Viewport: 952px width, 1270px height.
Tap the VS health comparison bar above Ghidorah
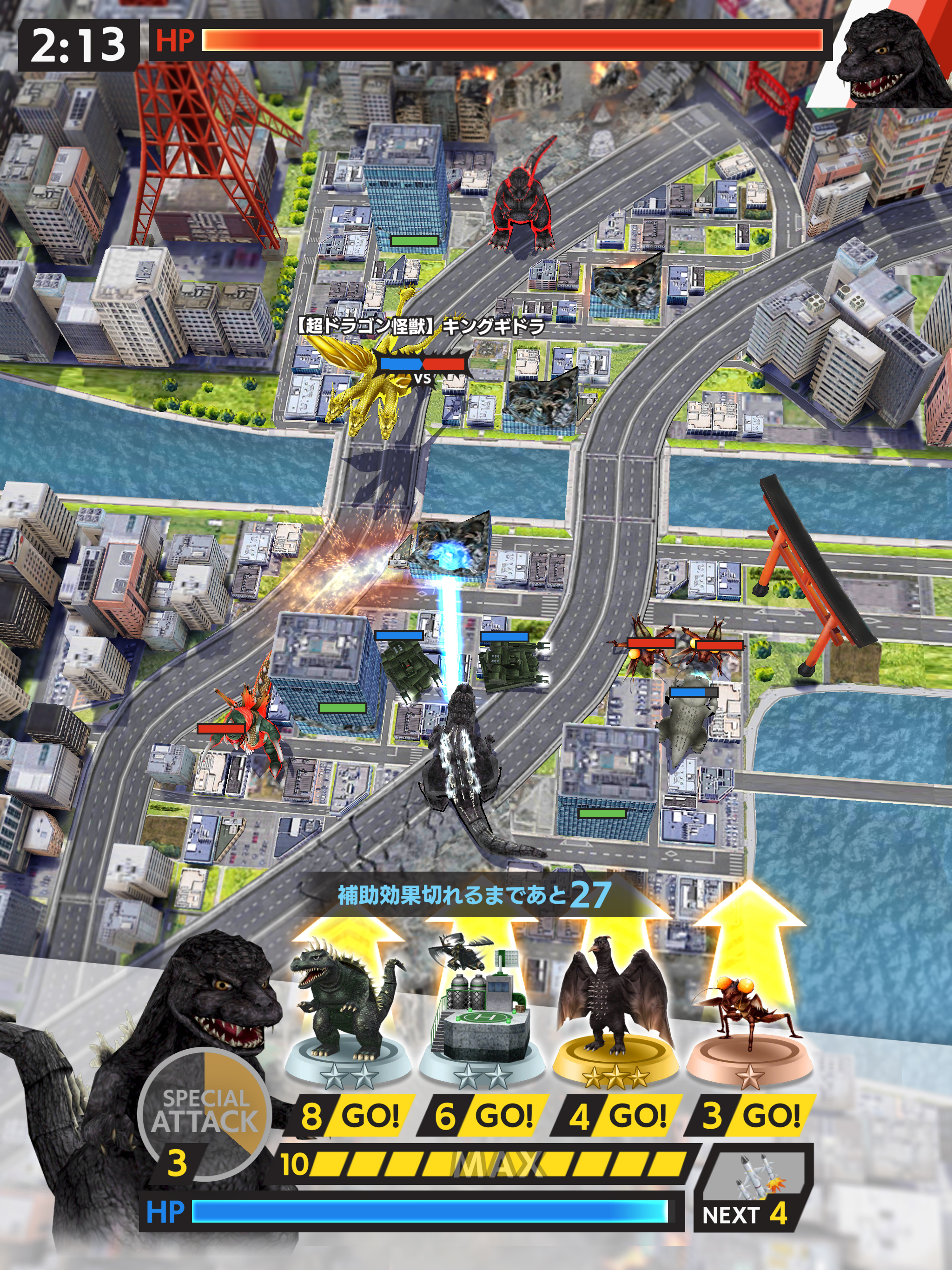(423, 364)
